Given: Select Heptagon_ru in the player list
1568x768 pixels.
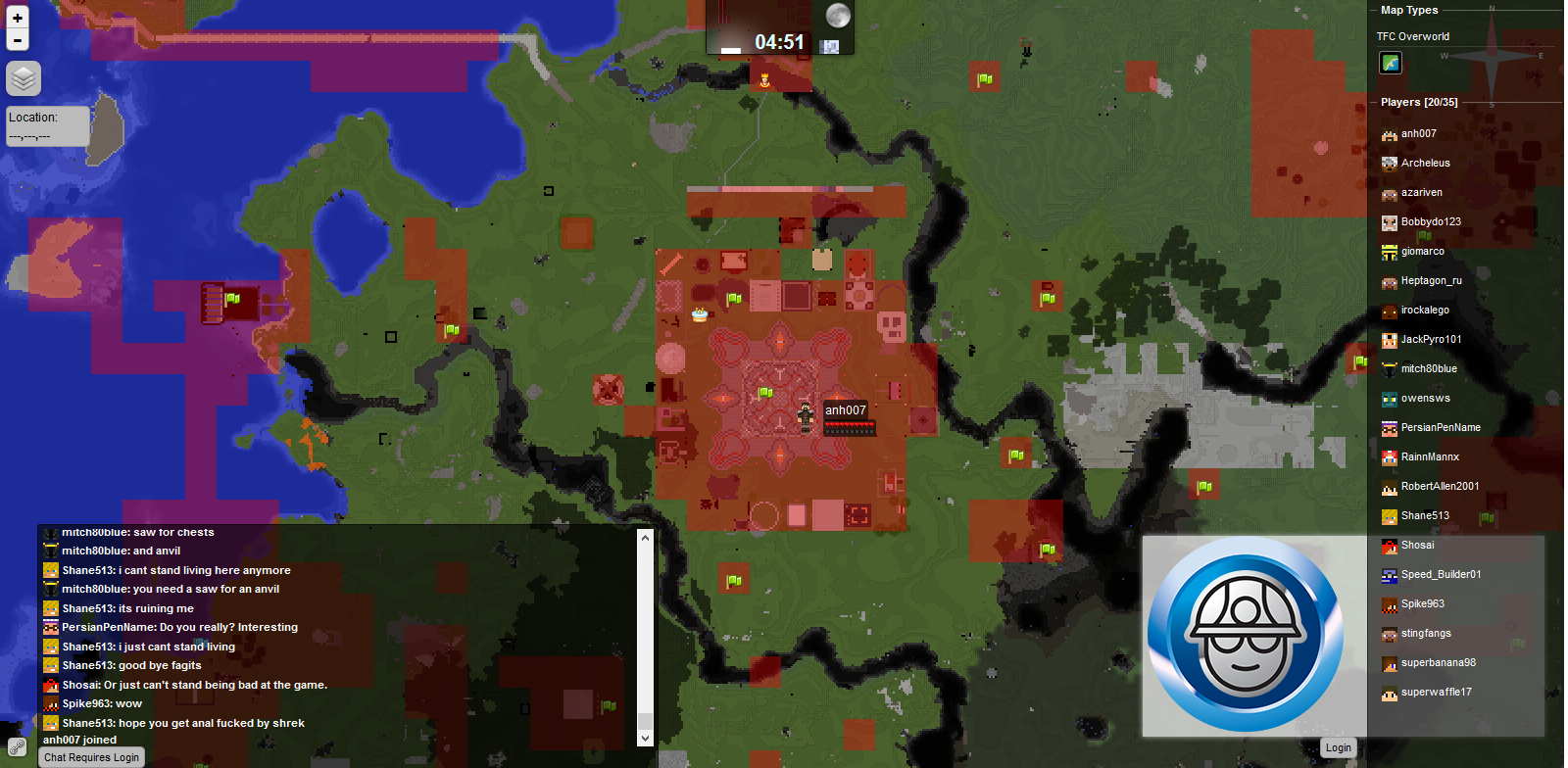Looking at the screenshot, I should [1431, 281].
